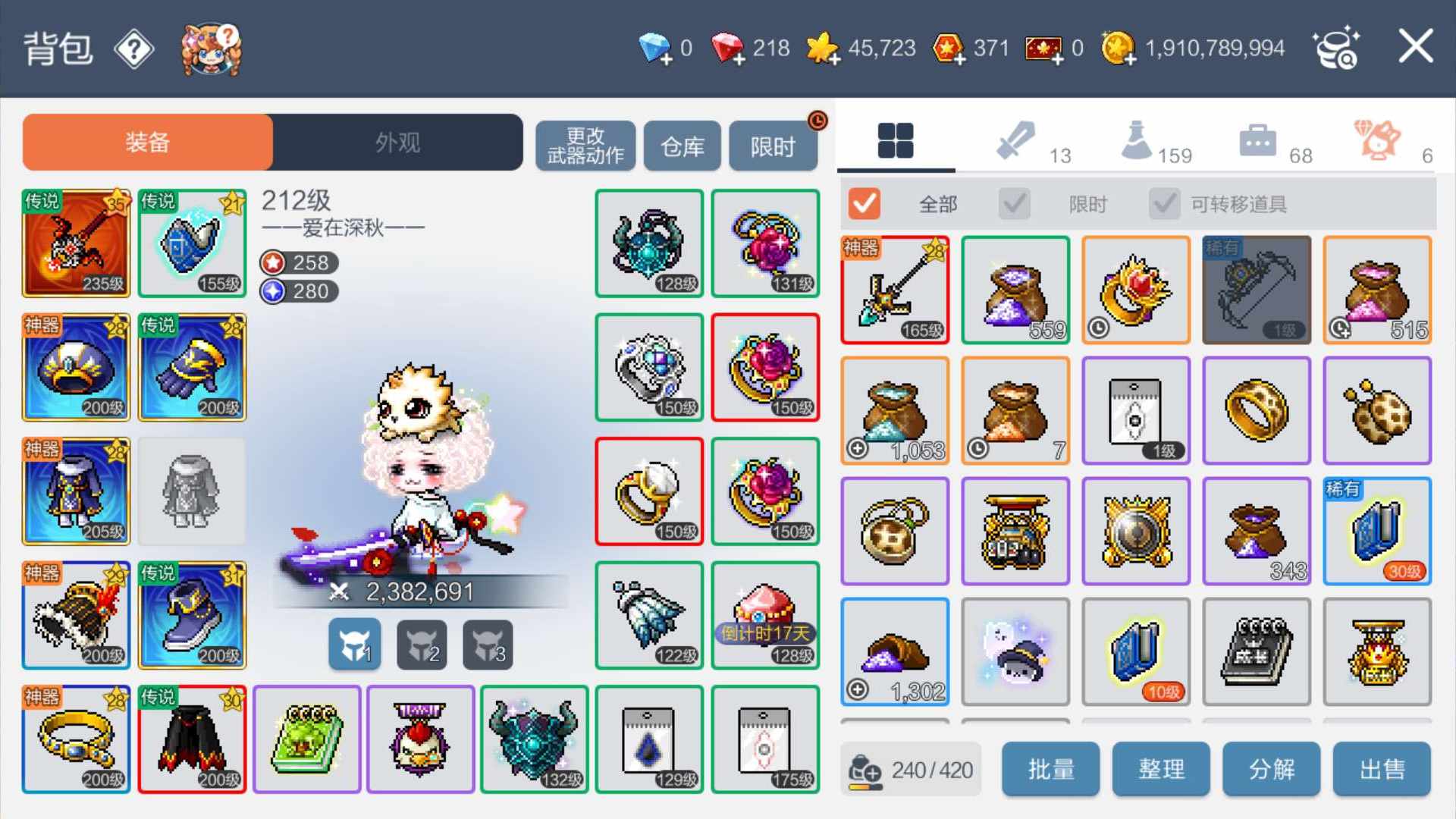This screenshot has height=819, width=1456.
Task: Toggle the 全部 all-items checkbox
Action: 864,203
